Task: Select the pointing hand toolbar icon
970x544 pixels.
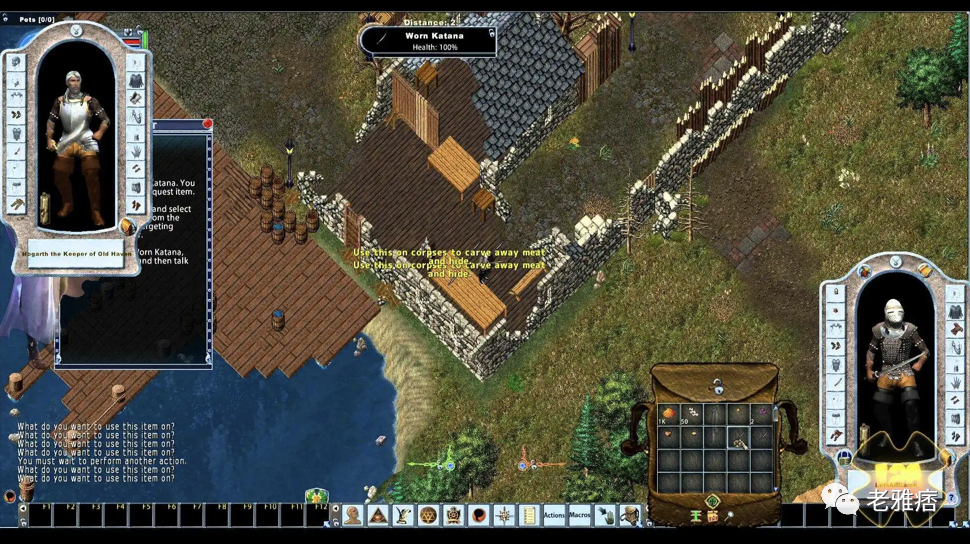Action: 605,515
